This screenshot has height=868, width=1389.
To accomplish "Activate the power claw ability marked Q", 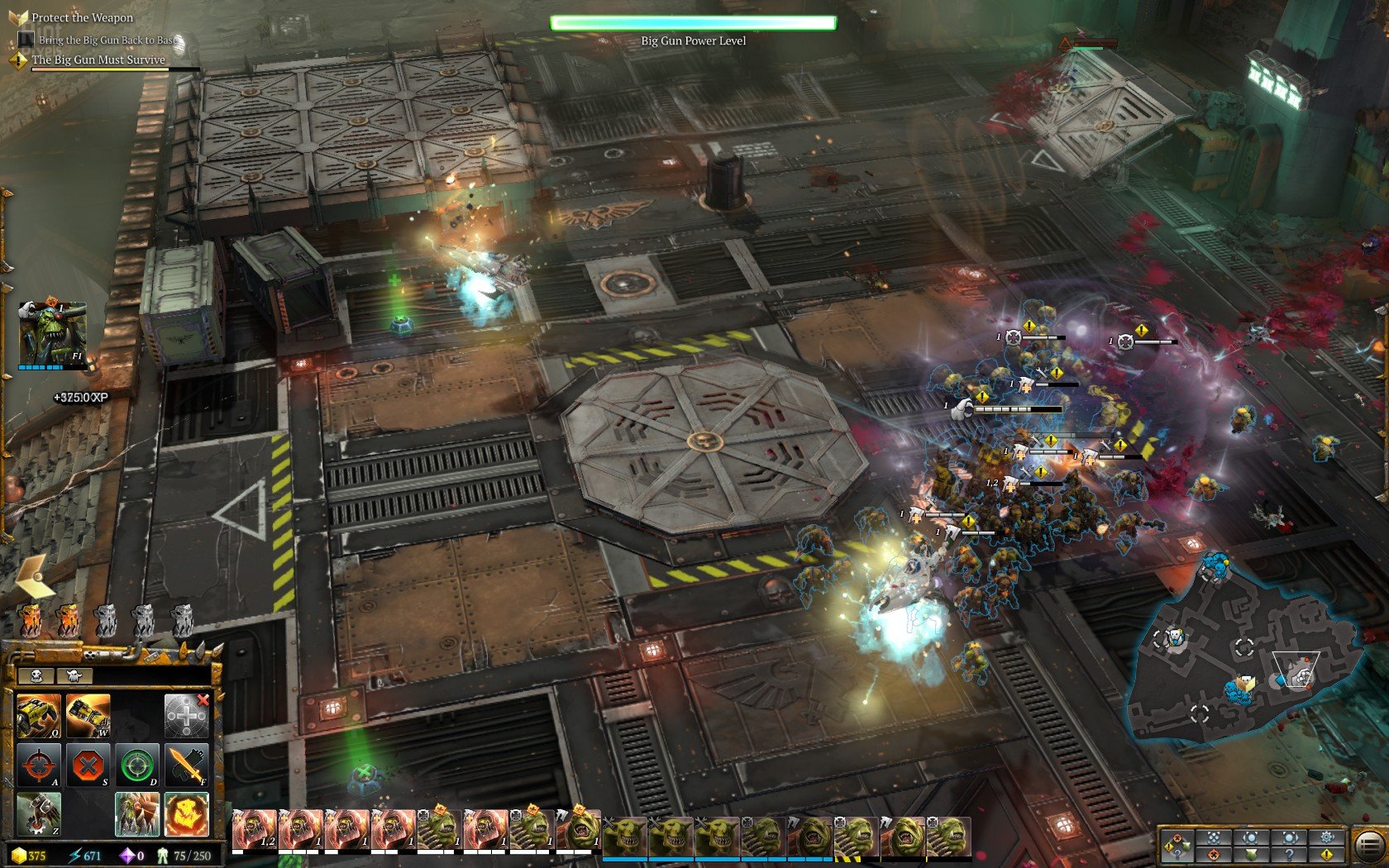I will pyautogui.click(x=38, y=715).
